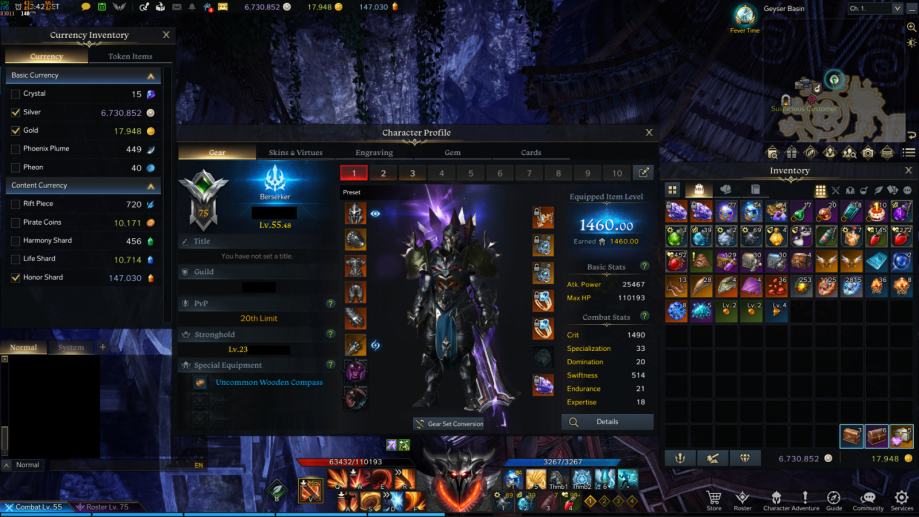Uncheck the Silver currency checkbox
Viewport: 919px width, 517px height.
[15, 112]
